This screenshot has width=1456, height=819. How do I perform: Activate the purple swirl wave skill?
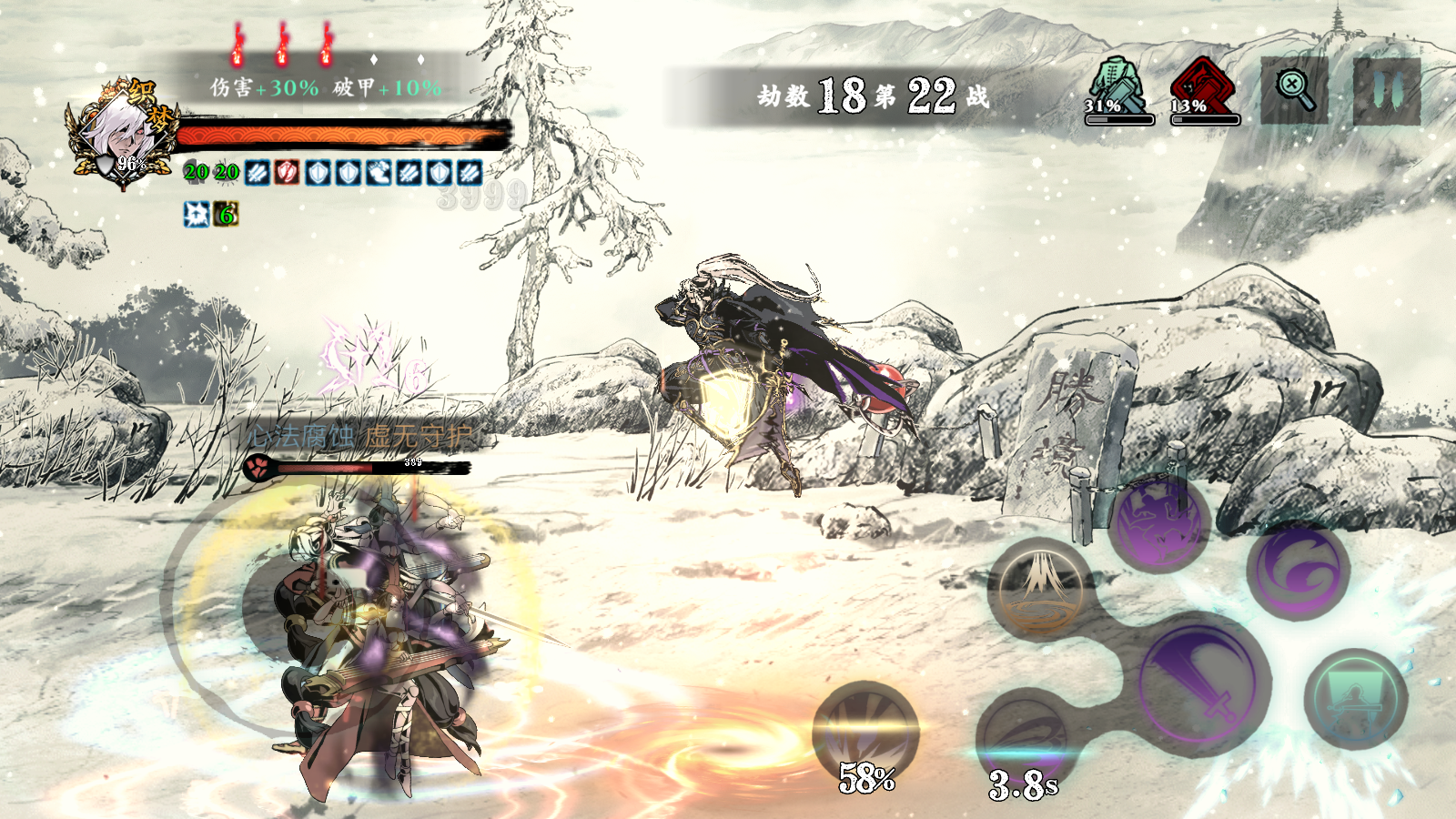coord(1299,571)
